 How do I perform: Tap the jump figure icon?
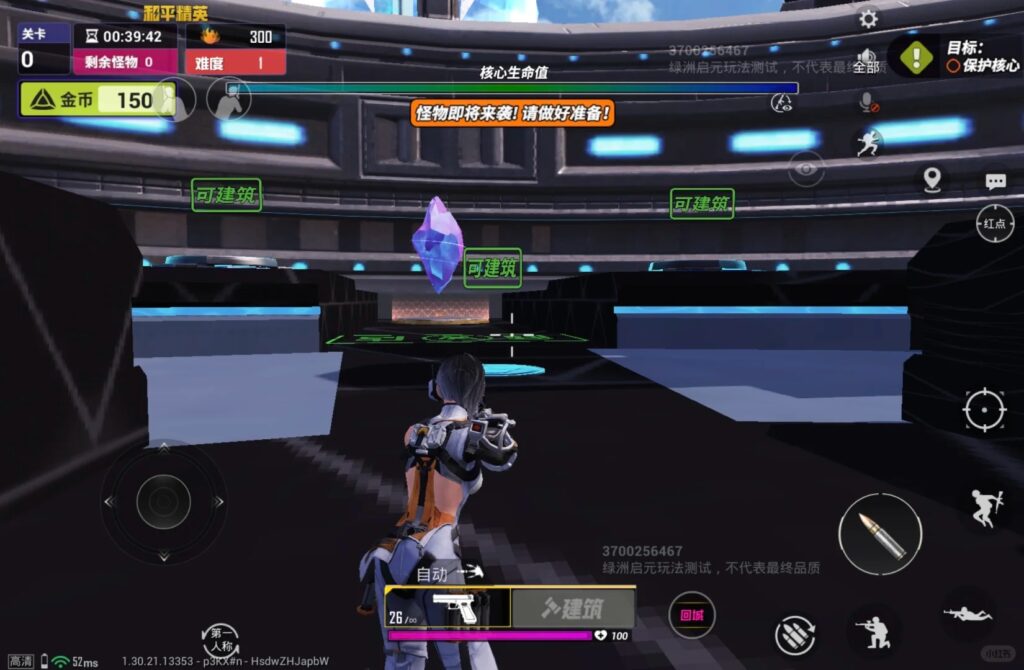pyautogui.click(x=984, y=507)
